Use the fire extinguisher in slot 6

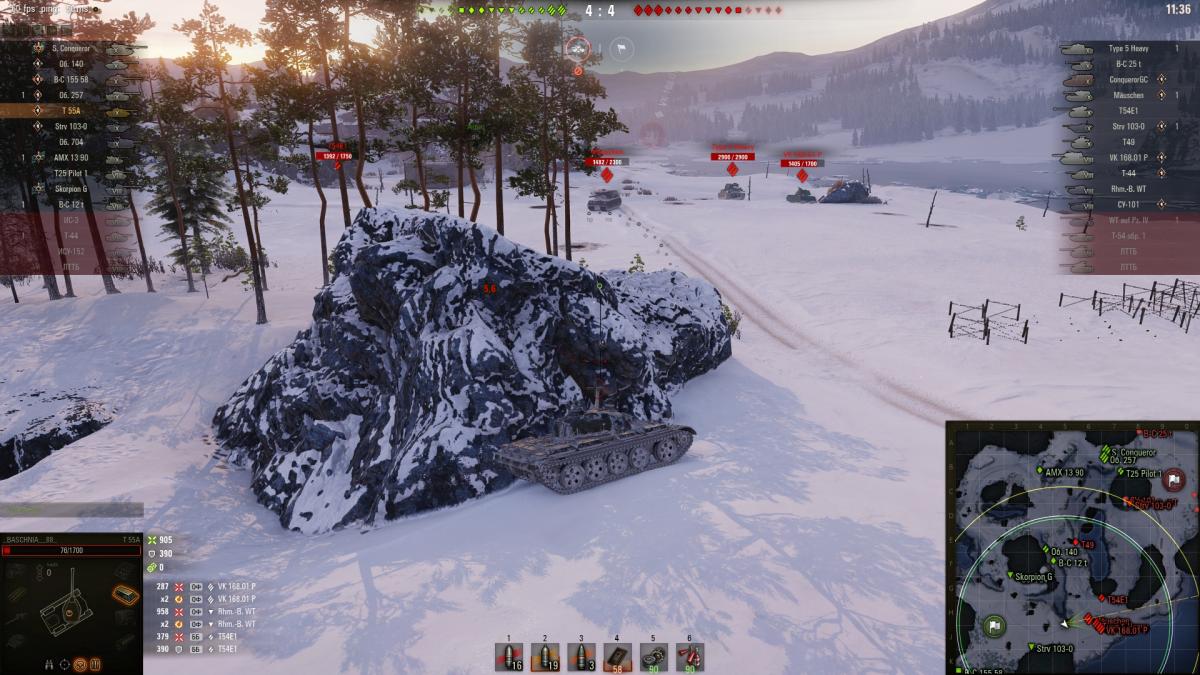click(689, 656)
